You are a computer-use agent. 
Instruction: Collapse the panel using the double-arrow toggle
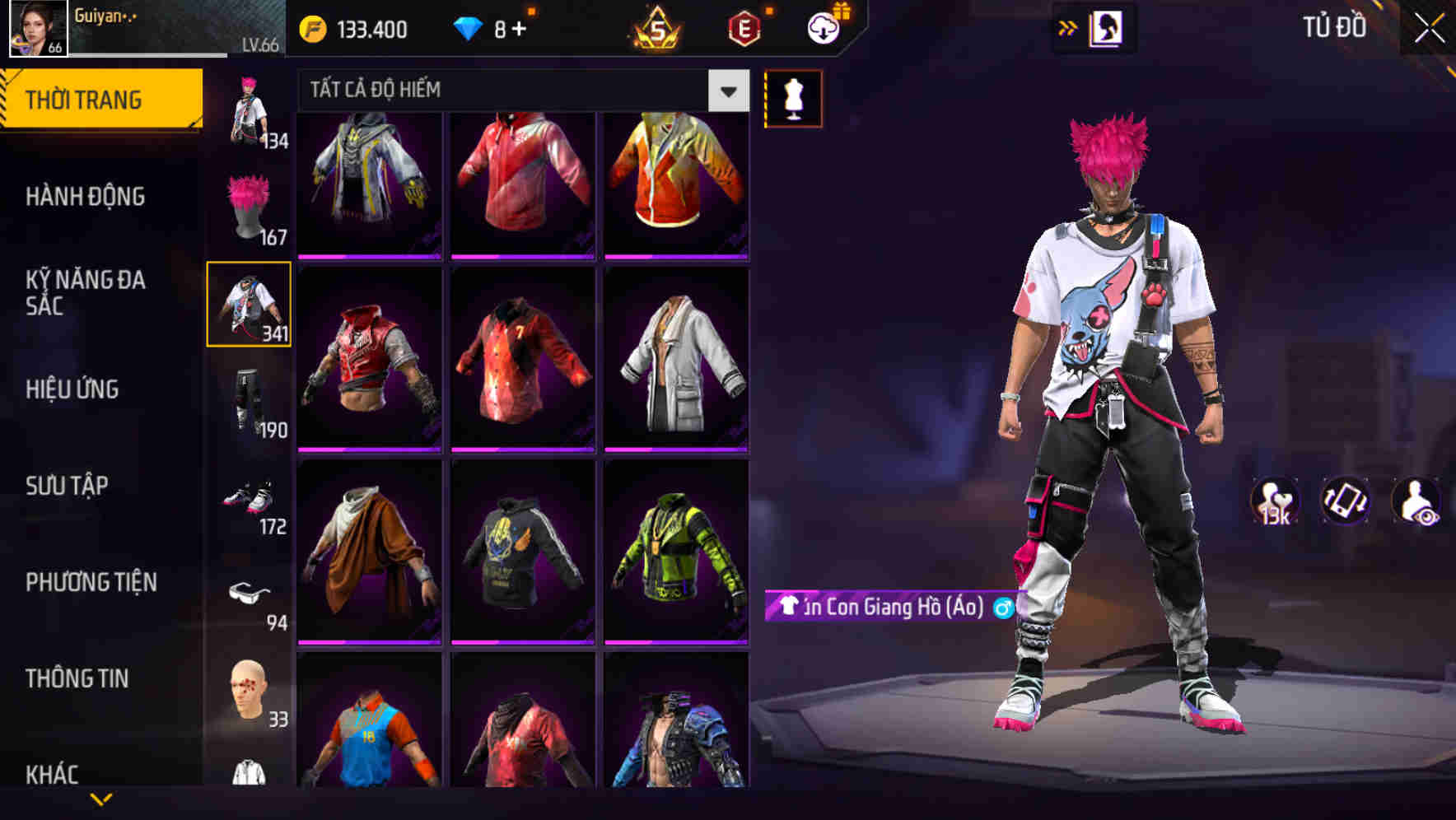click(x=1066, y=27)
